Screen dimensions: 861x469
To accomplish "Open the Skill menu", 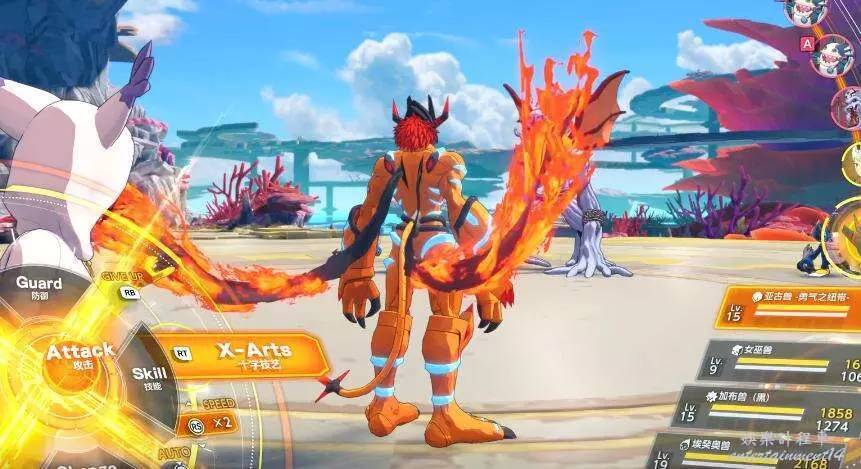I will click(x=149, y=376).
